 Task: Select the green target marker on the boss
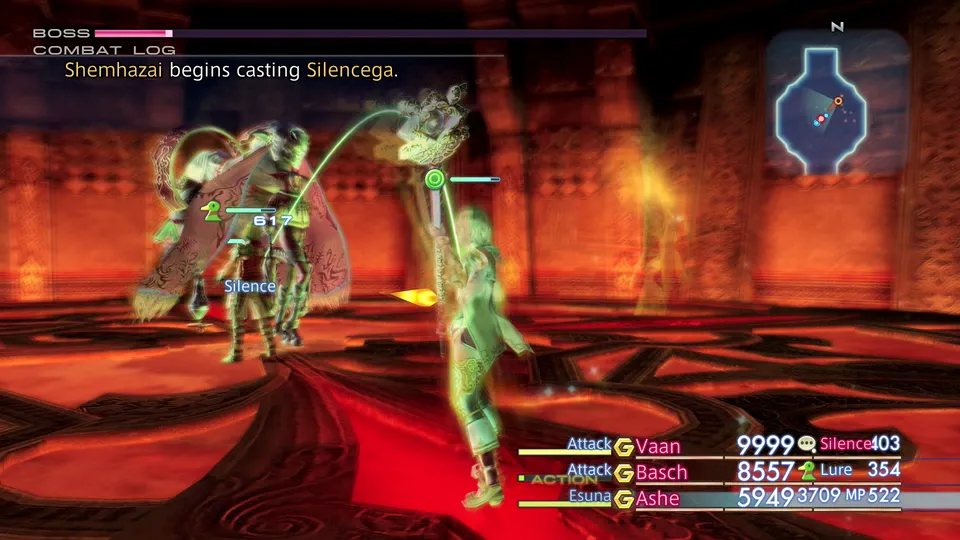click(x=434, y=180)
